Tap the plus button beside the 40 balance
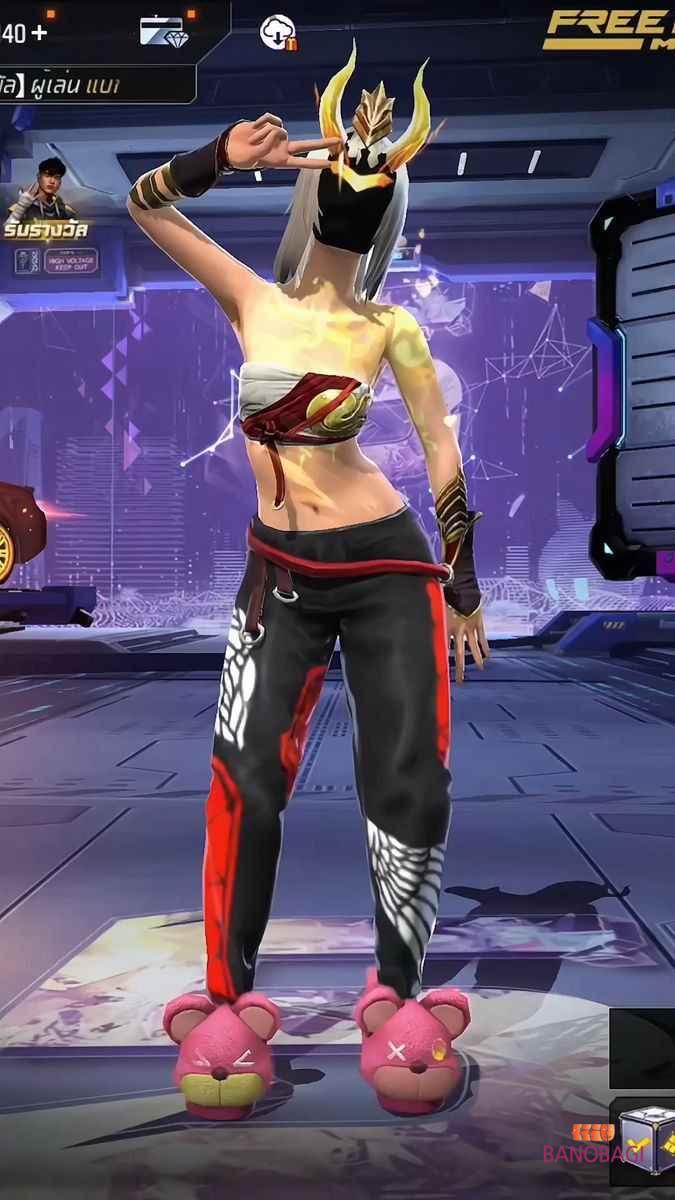 point(39,32)
